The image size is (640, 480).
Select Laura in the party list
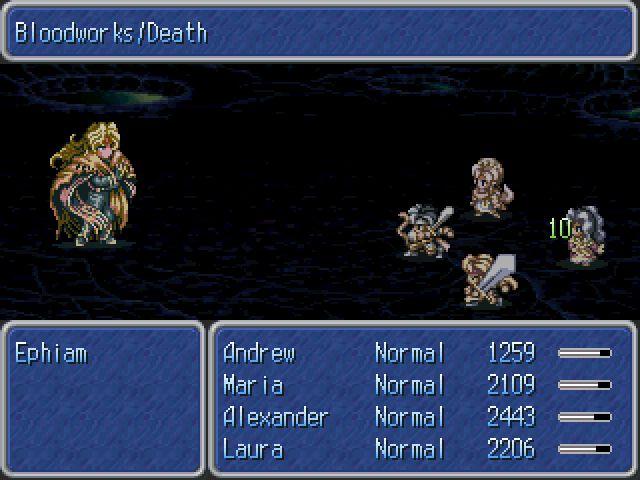tap(253, 449)
